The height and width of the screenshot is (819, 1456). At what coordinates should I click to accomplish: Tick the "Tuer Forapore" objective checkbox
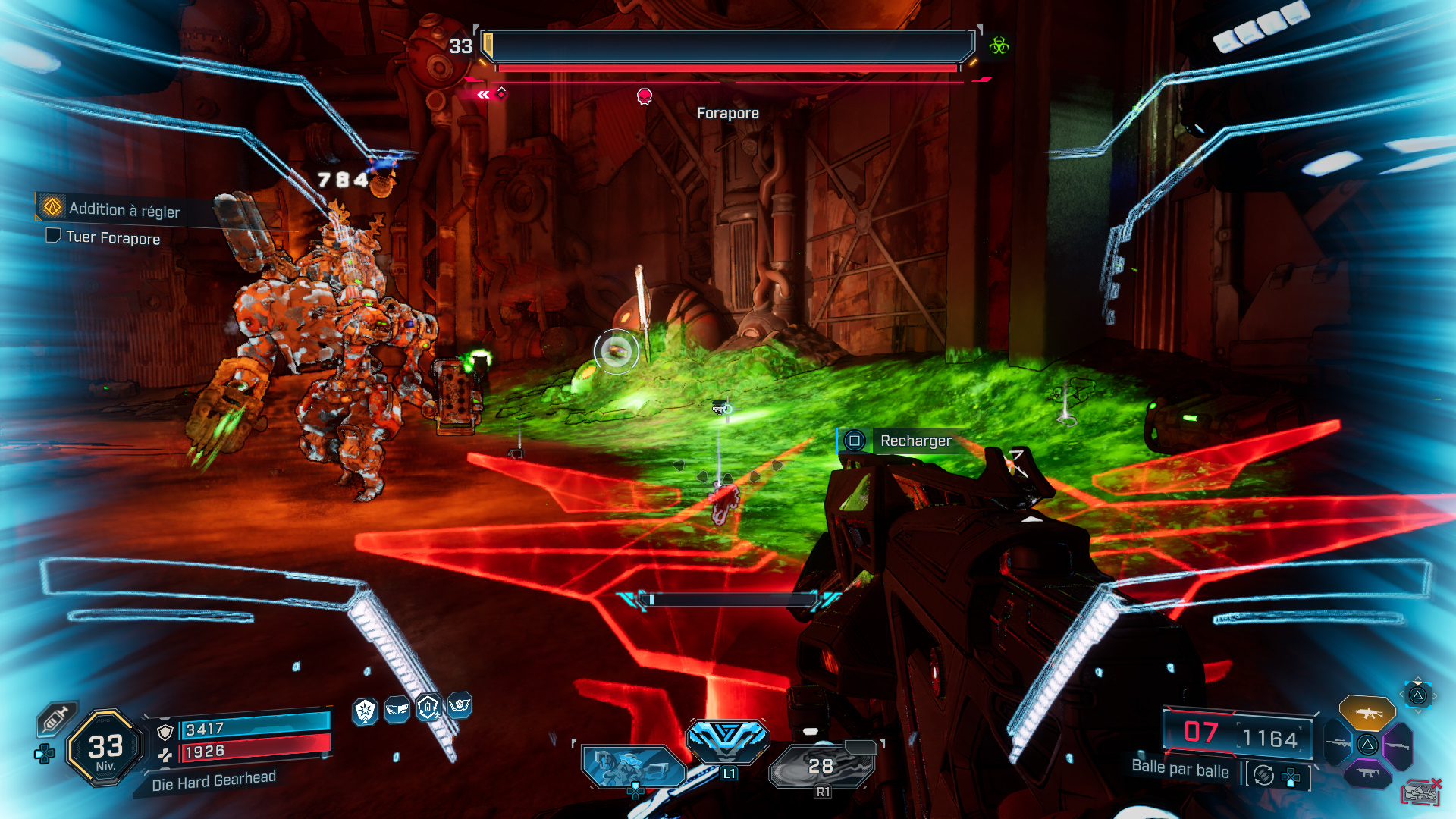[53, 236]
